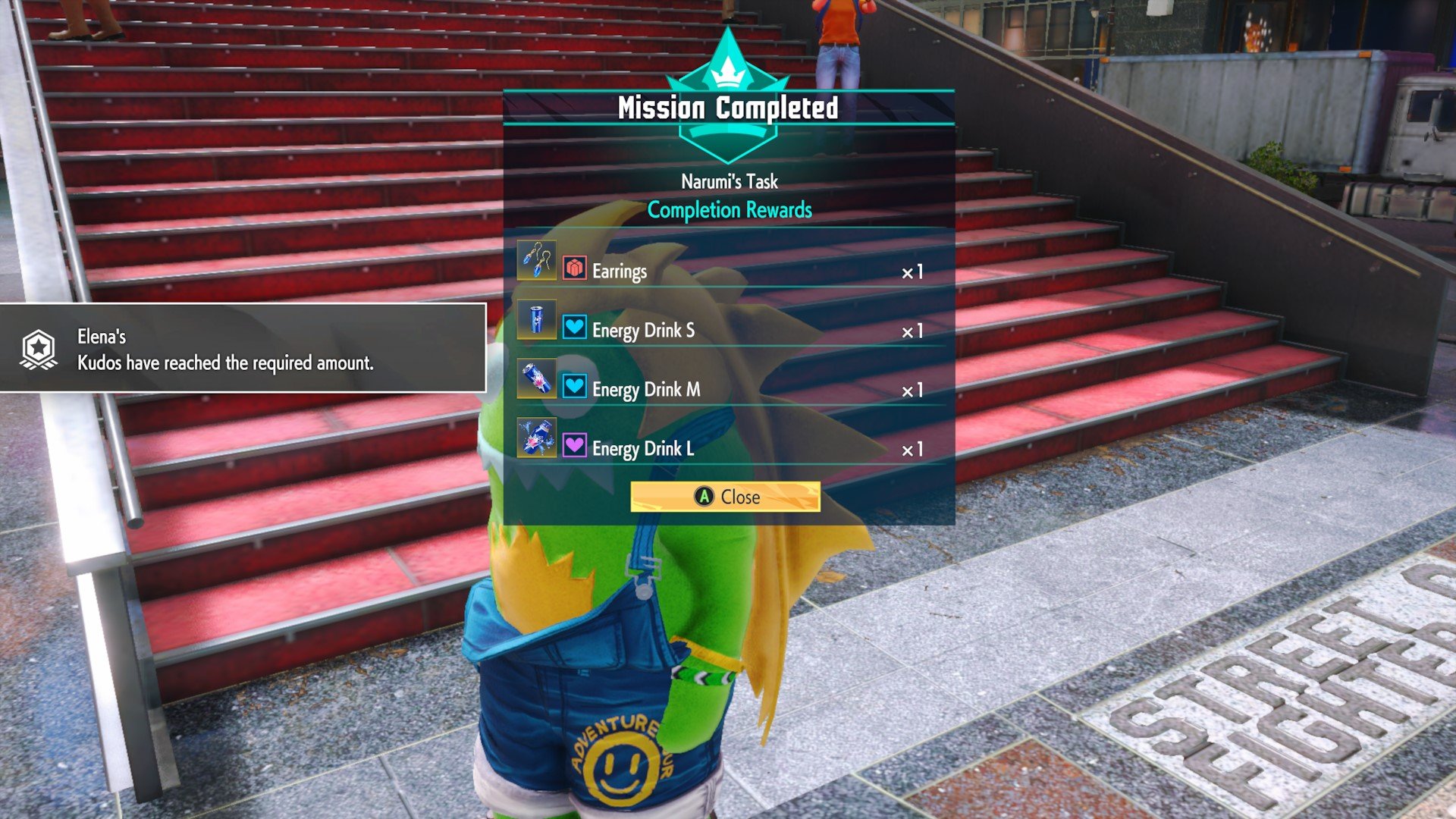
Task: Open Elena's Kudos notification
Action: 241,349
